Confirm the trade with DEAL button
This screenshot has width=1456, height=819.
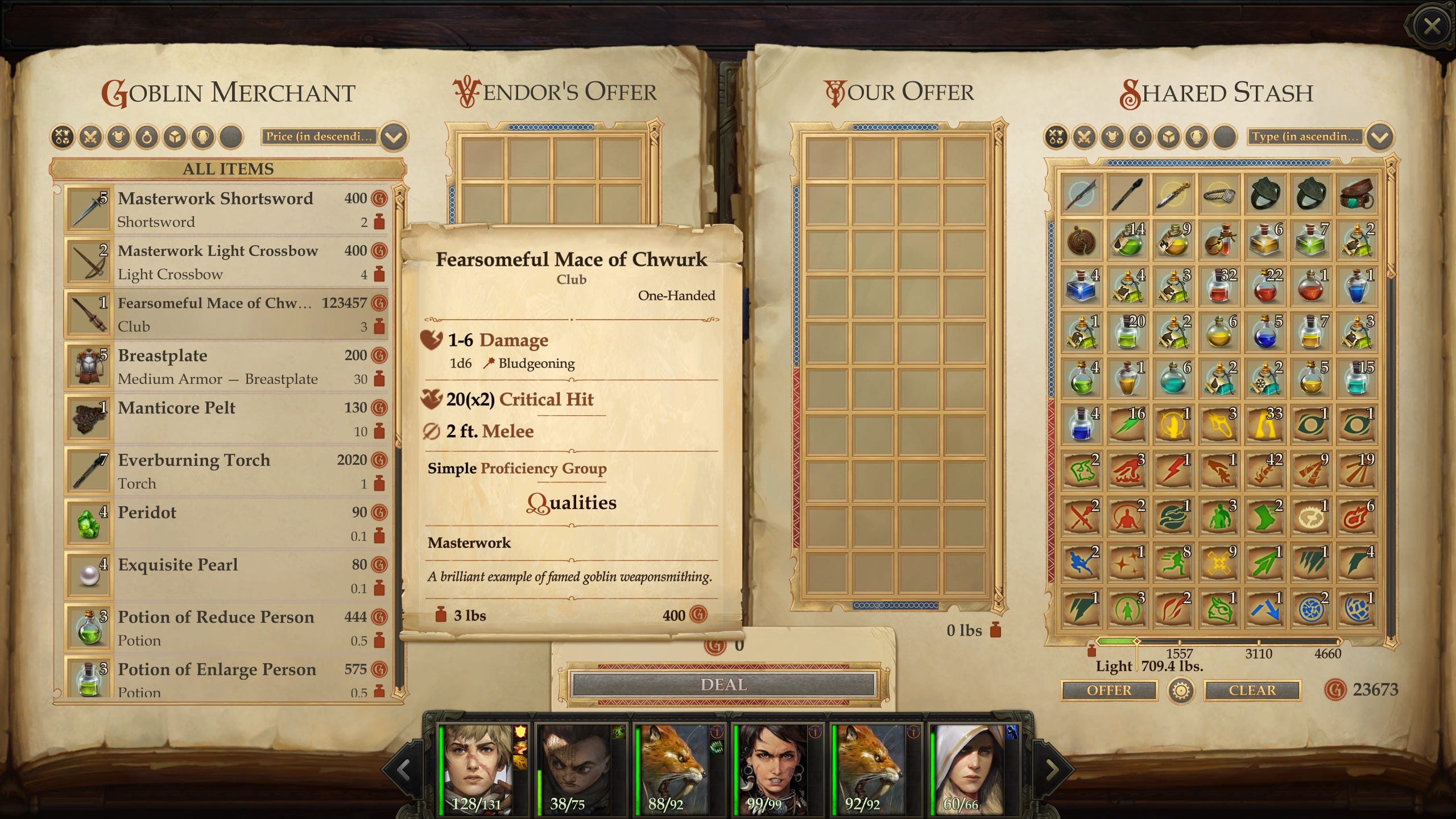[723, 685]
